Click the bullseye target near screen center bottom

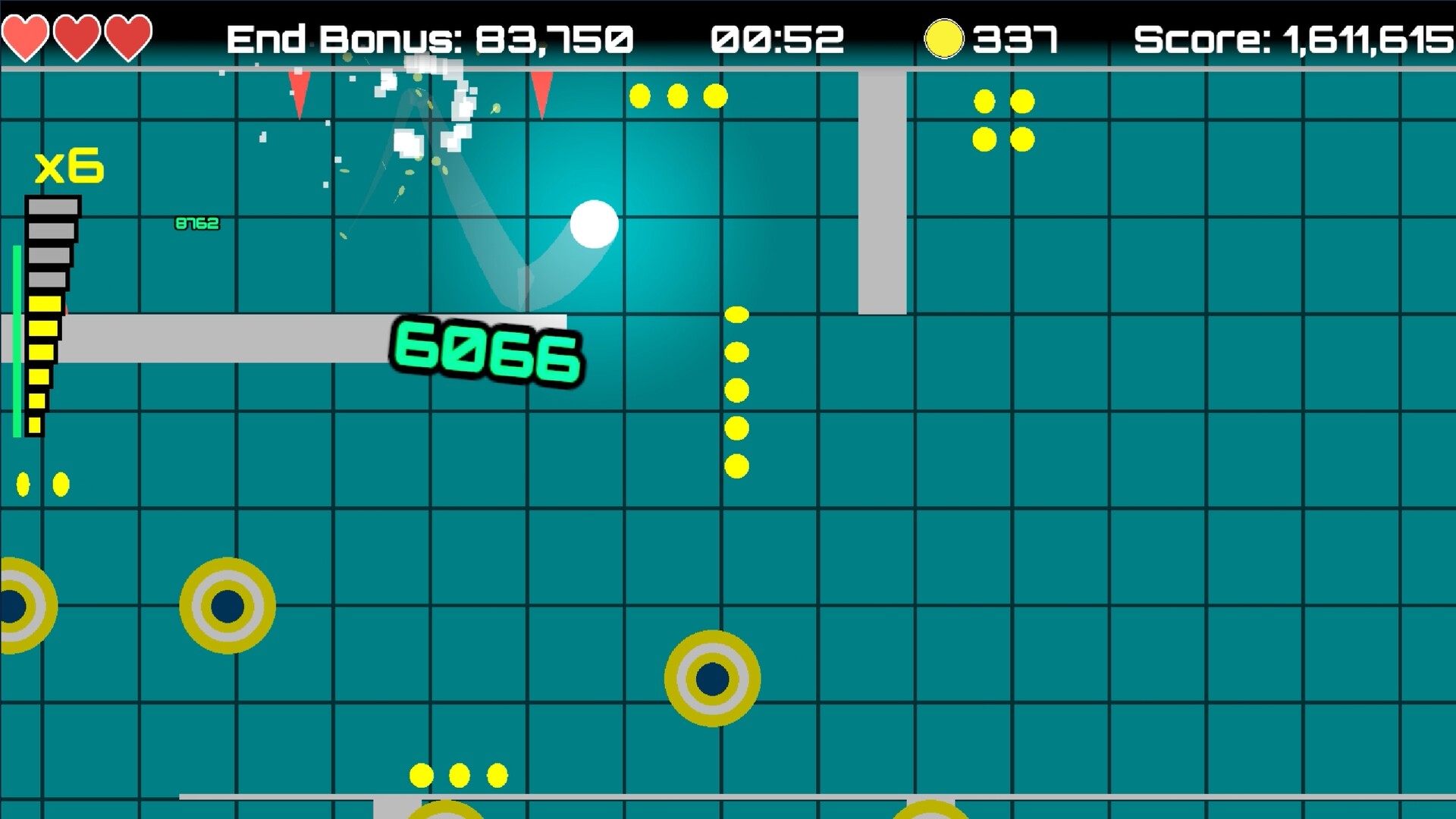[x=711, y=679]
